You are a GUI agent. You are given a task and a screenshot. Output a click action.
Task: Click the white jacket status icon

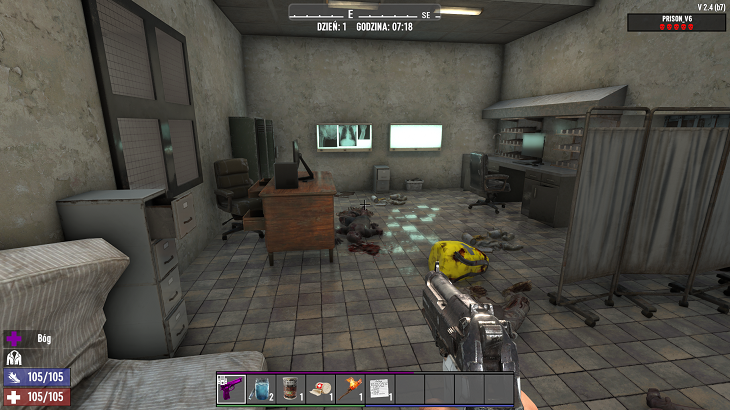click(14, 357)
